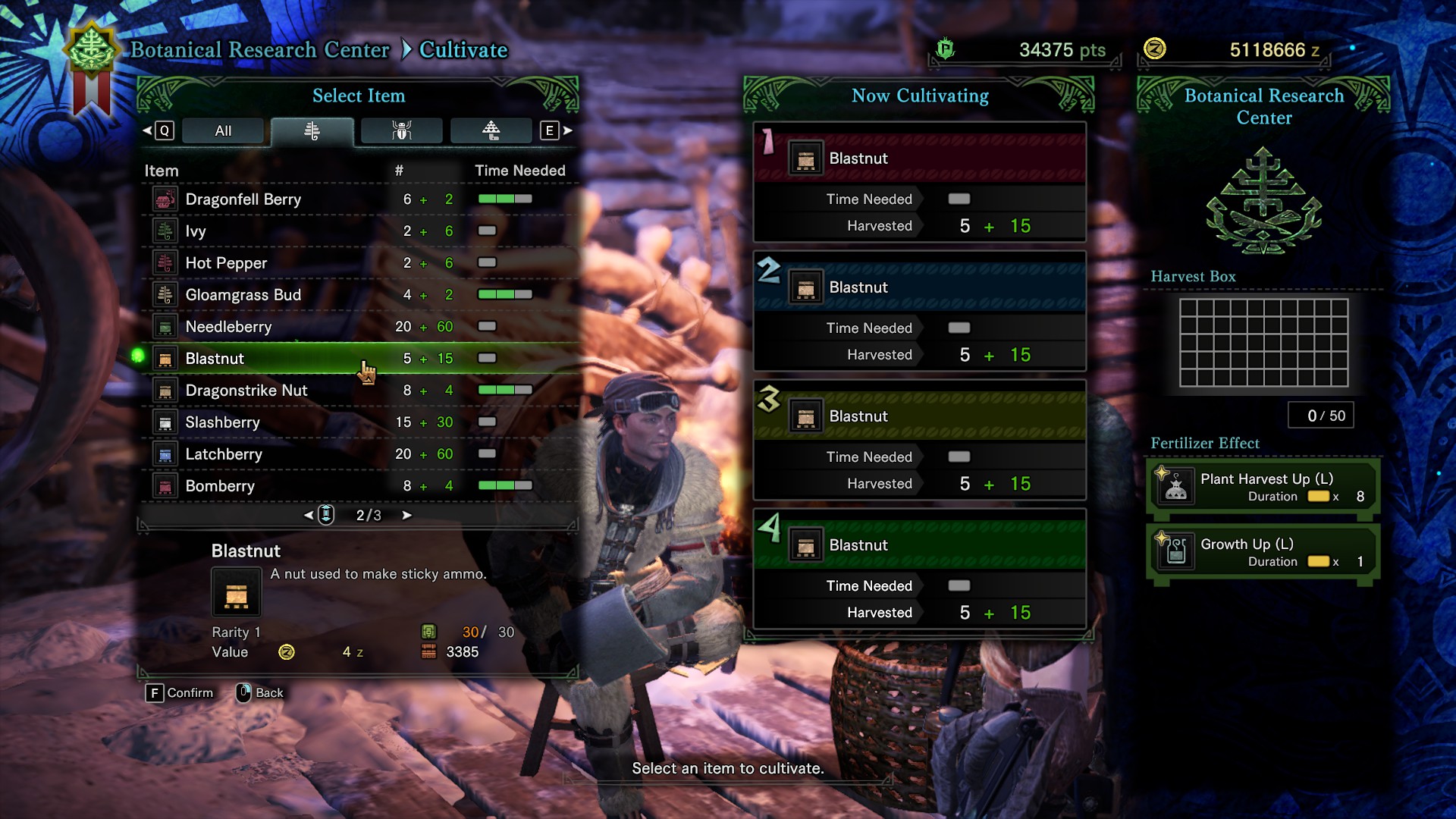Image resolution: width=1456 pixels, height=819 pixels.
Task: Pick Dragonstrike Nut to cultivate
Action: 246,391
